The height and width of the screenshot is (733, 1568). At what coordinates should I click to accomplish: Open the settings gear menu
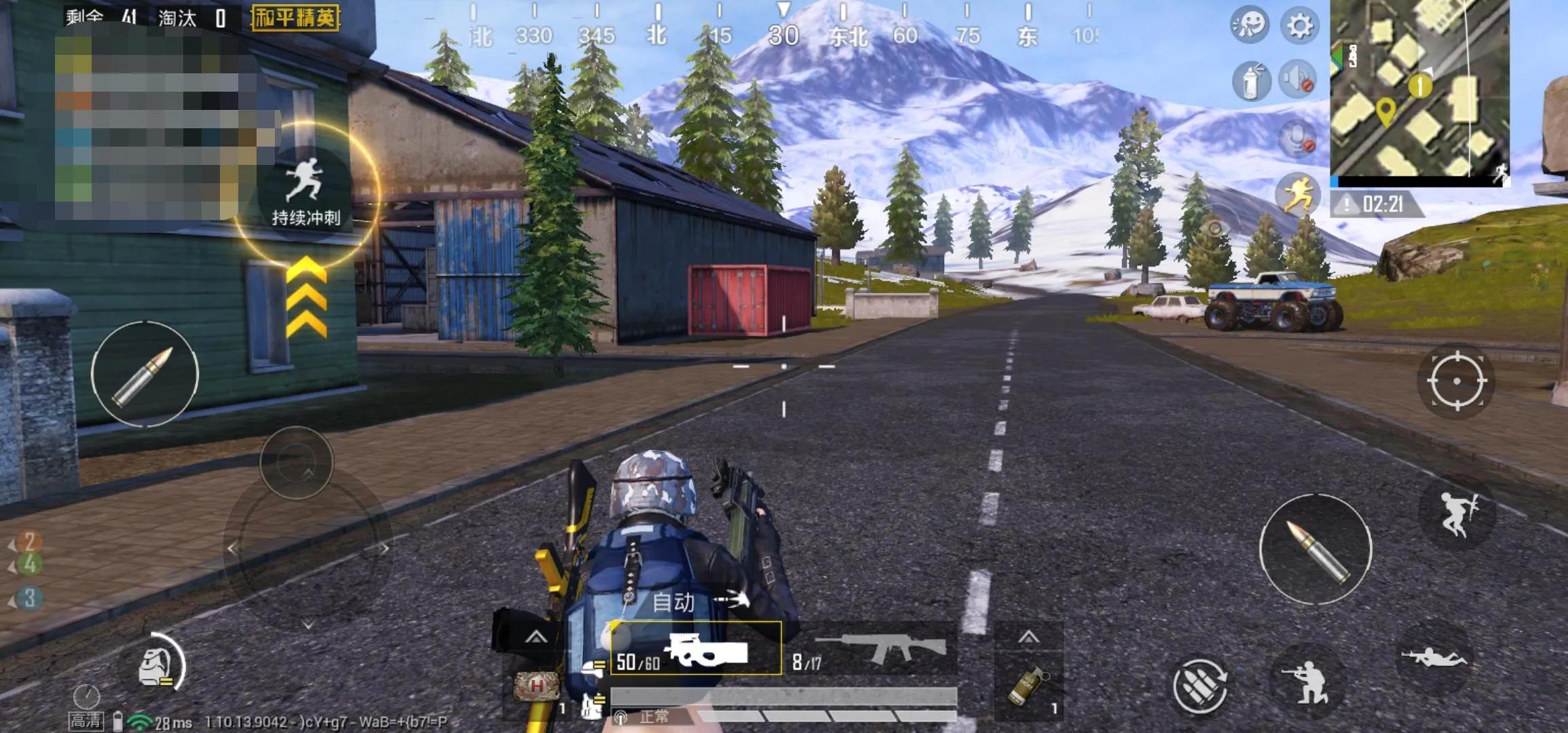[1299, 26]
